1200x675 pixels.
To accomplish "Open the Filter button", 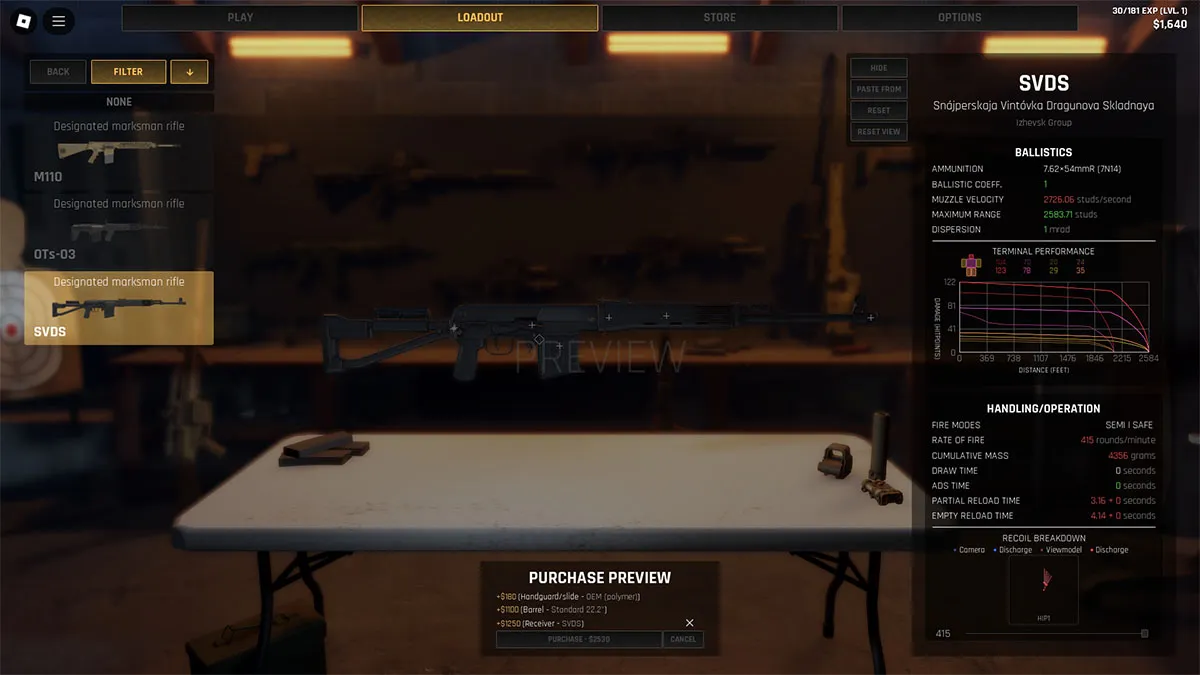I will click(x=128, y=72).
